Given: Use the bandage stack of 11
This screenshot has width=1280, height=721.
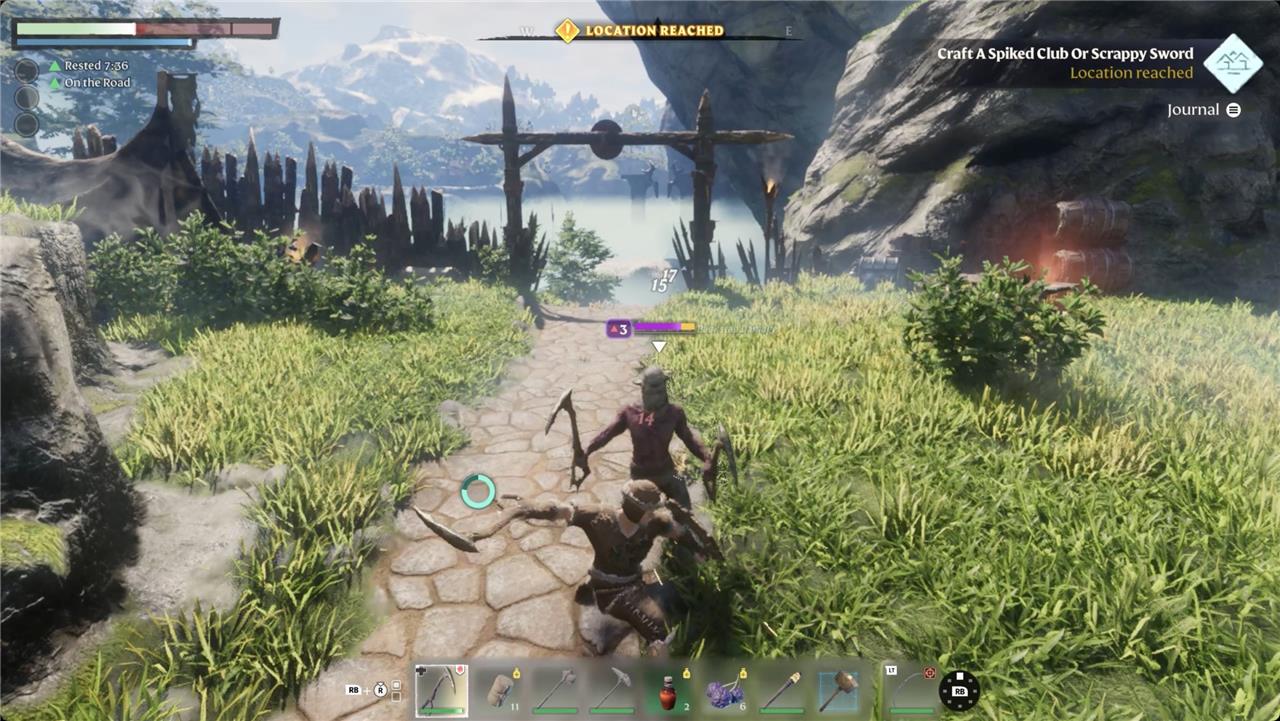Looking at the screenshot, I should coord(499,690).
